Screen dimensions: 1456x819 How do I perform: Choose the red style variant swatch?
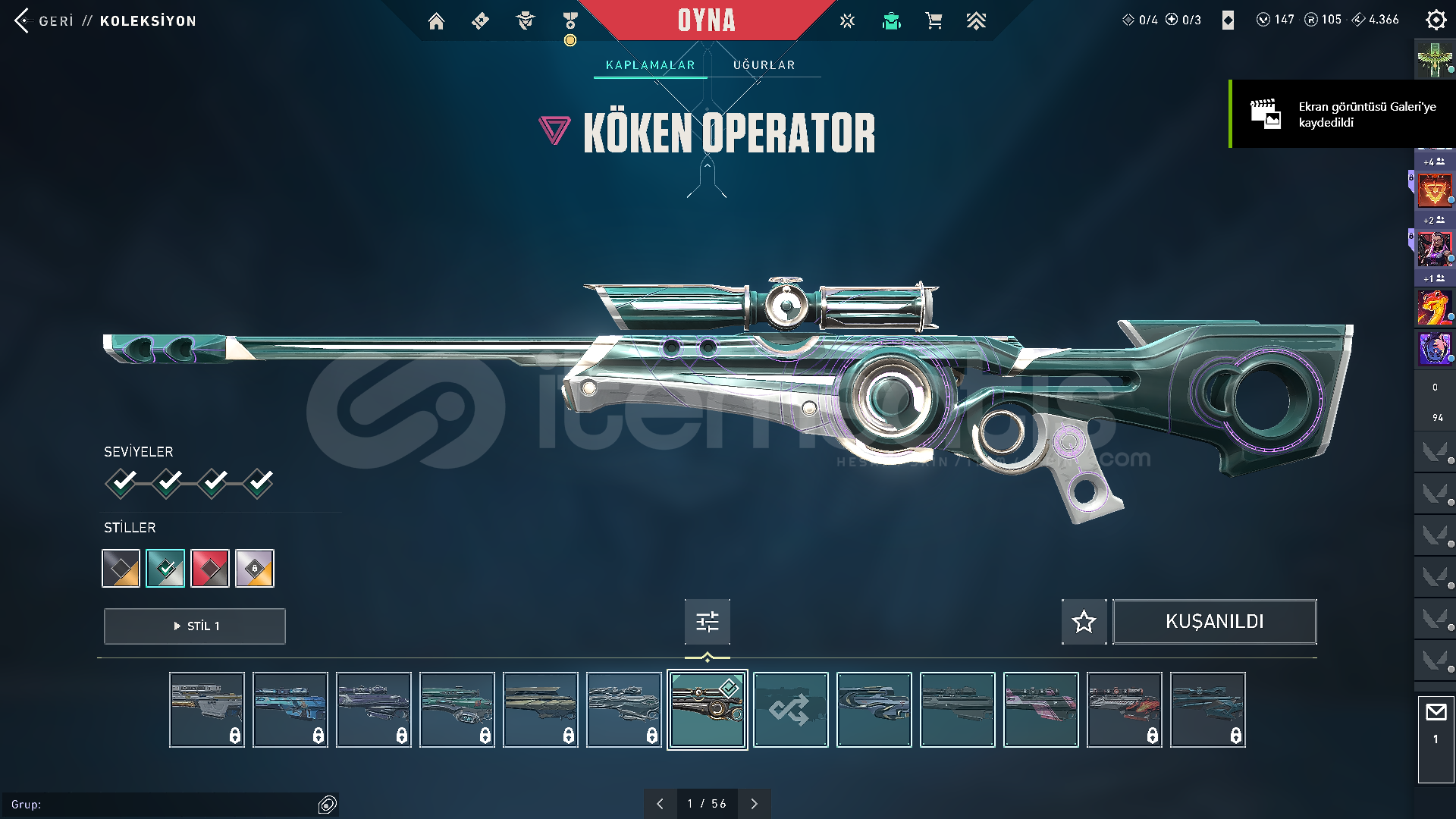pos(210,568)
